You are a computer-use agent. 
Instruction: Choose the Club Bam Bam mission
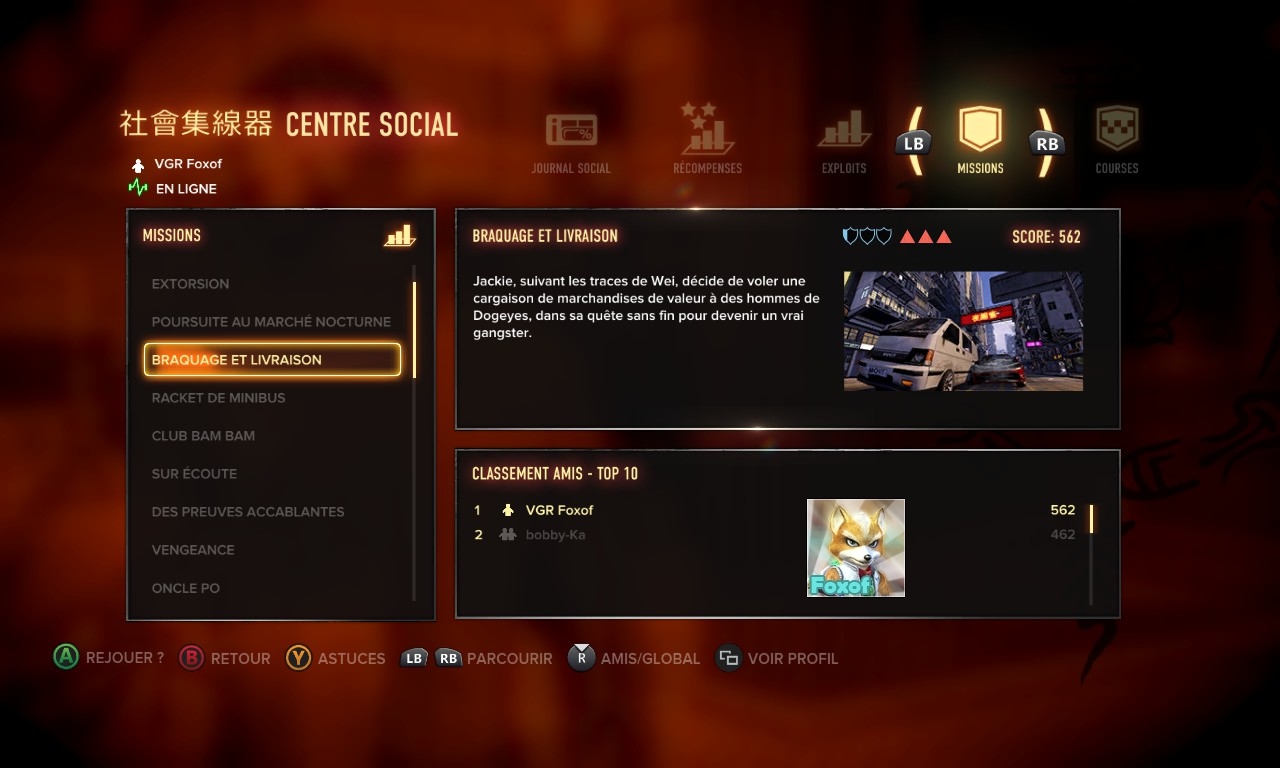[x=203, y=436]
